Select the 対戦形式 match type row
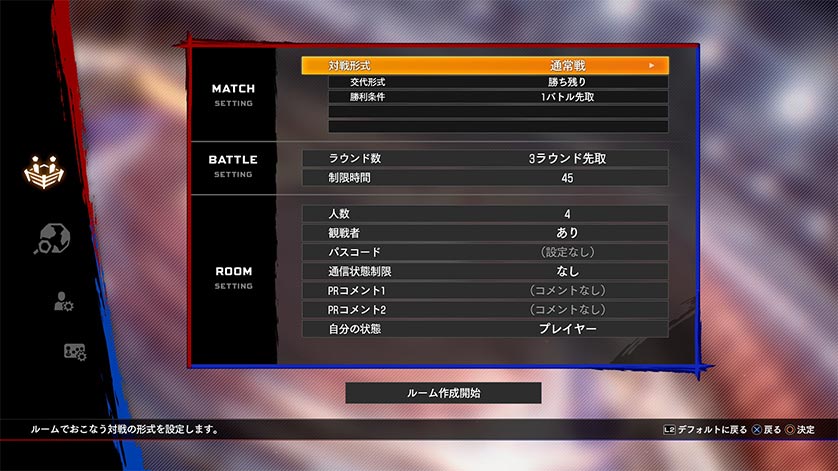838x471 pixels. 484,65
